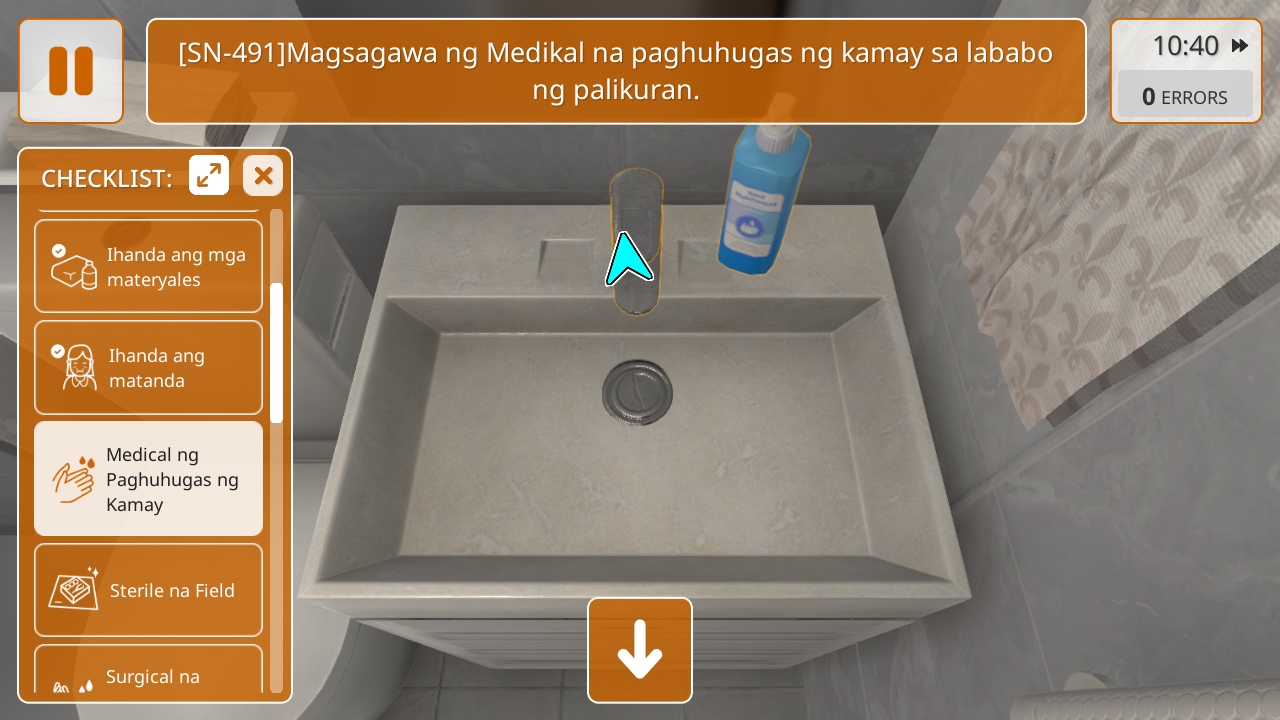This screenshot has width=1280, height=720.
Task: Fast-forward the timer with the double-arrow icon
Action: (1240, 46)
